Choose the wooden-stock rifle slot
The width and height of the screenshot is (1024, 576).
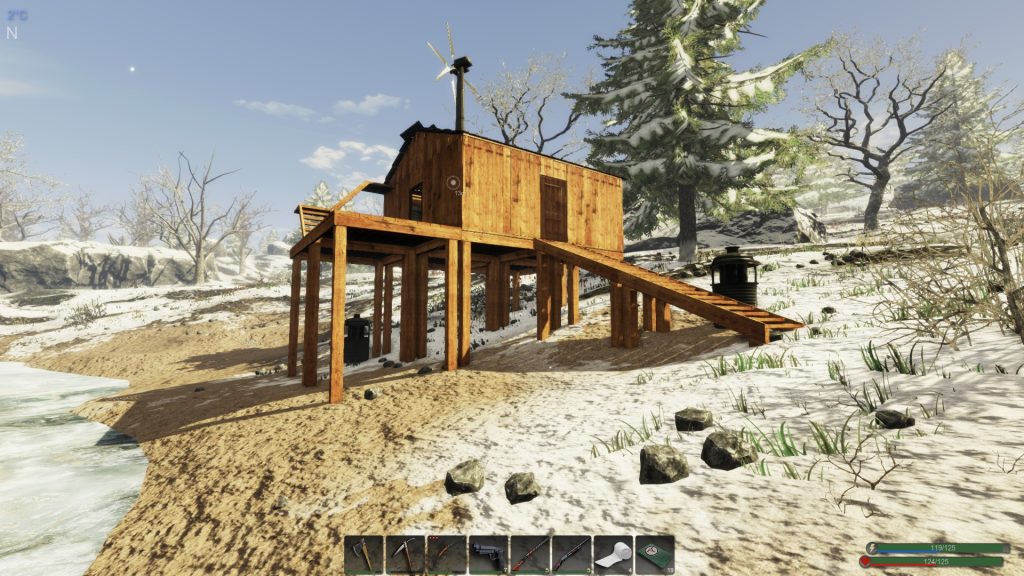[x=530, y=554]
